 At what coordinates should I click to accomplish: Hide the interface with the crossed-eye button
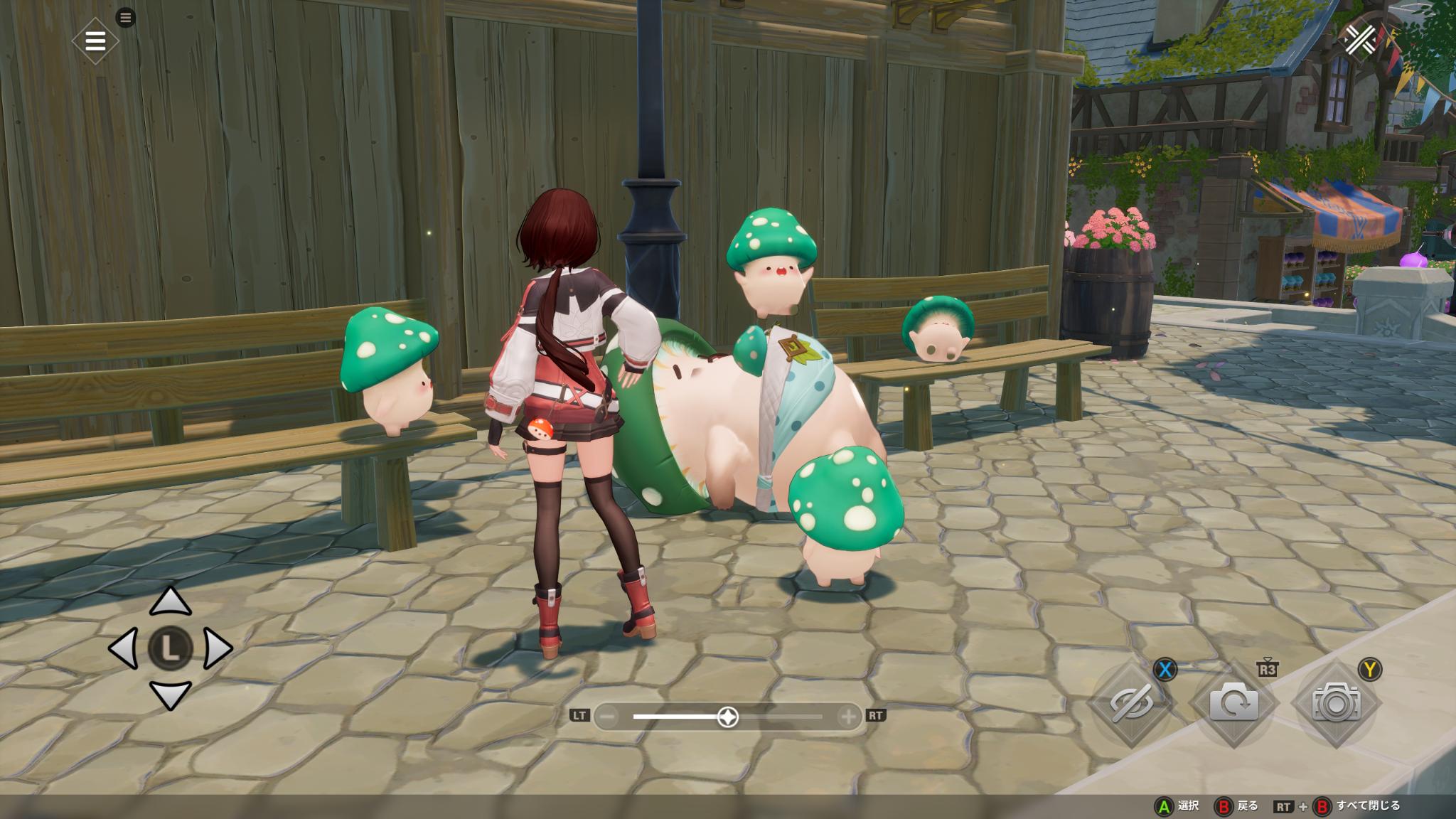(x=1132, y=702)
